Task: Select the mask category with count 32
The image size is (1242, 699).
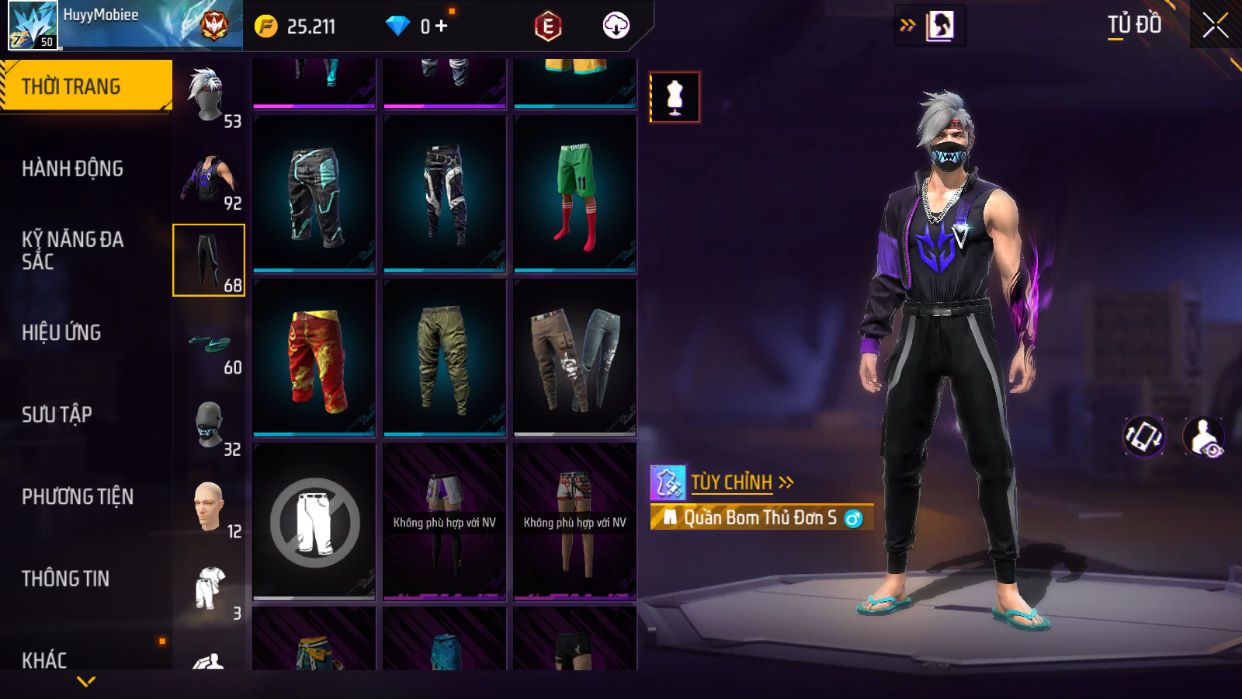Action: [x=208, y=427]
